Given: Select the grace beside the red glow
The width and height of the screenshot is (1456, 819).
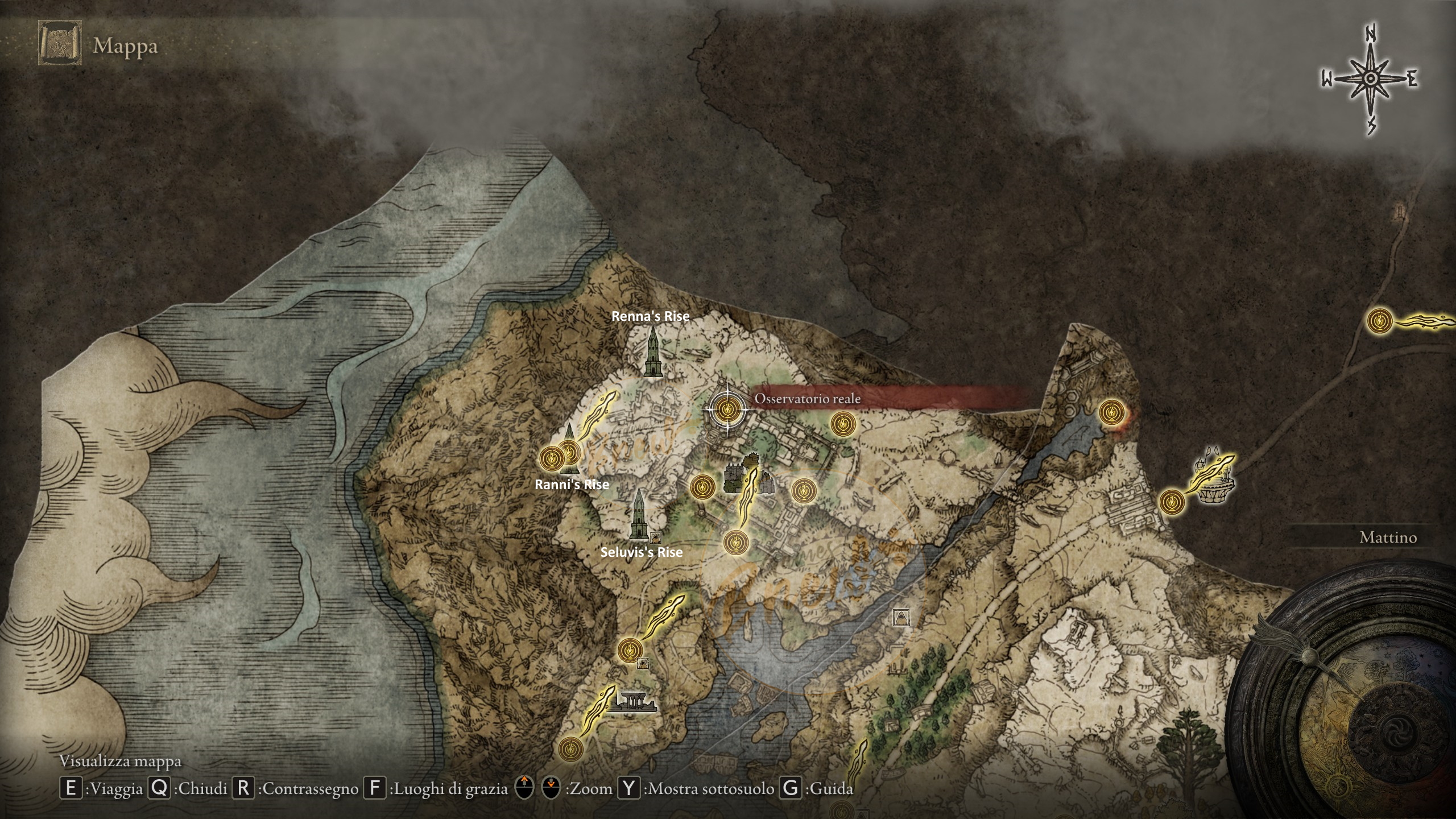Looking at the screenshot, I should coord(1111,411).
